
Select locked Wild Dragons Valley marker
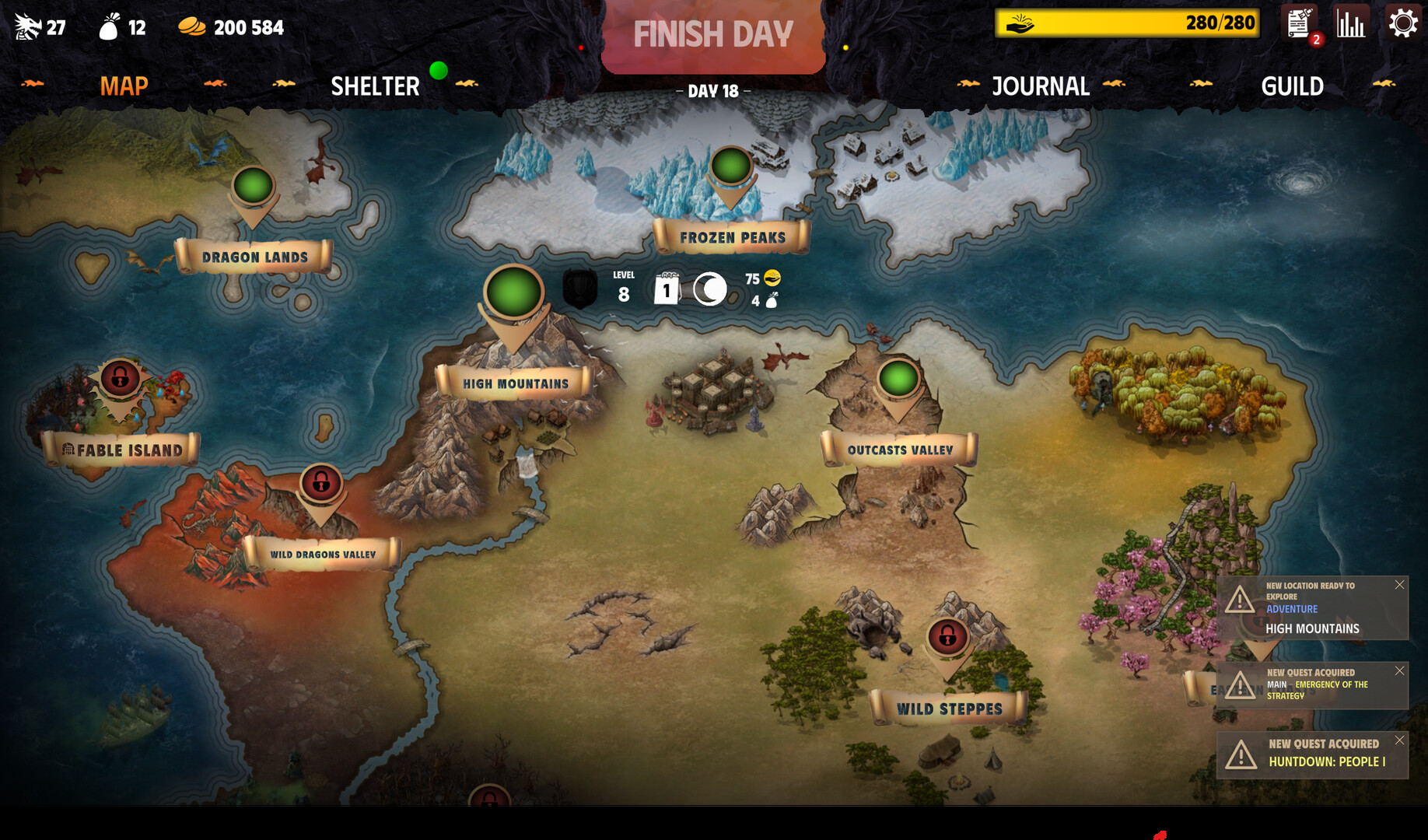(320, 484)
